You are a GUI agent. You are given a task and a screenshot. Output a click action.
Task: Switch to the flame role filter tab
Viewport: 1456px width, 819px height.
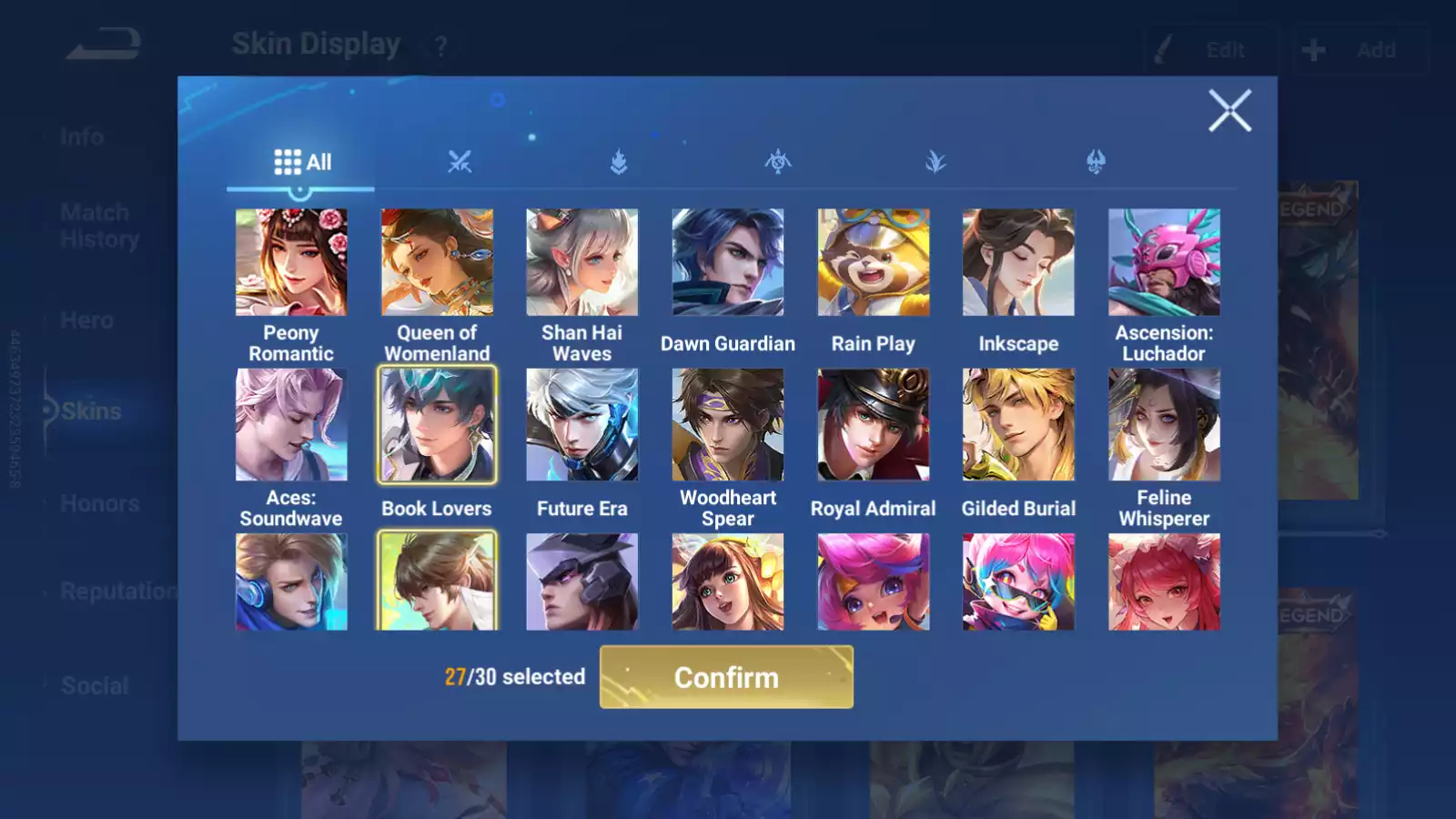coord(619,163)
